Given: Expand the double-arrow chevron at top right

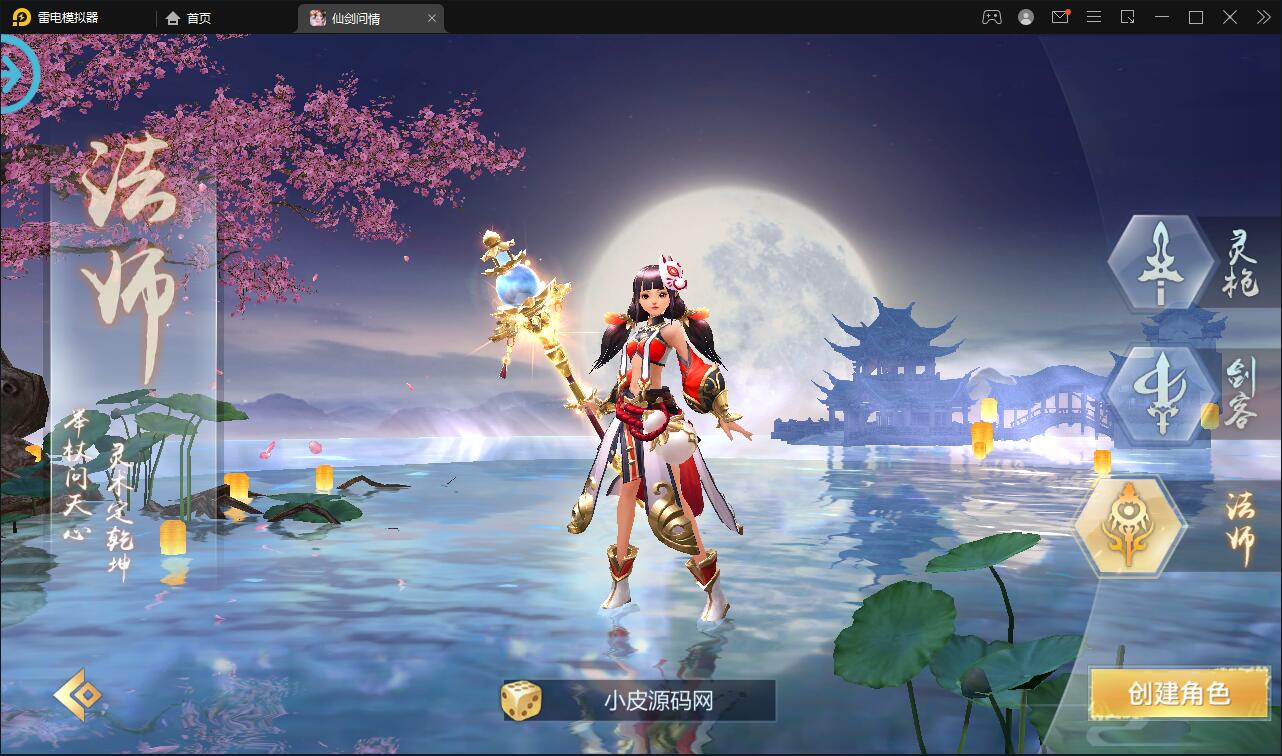Looking at the screenshot, I should point(1262,17).
